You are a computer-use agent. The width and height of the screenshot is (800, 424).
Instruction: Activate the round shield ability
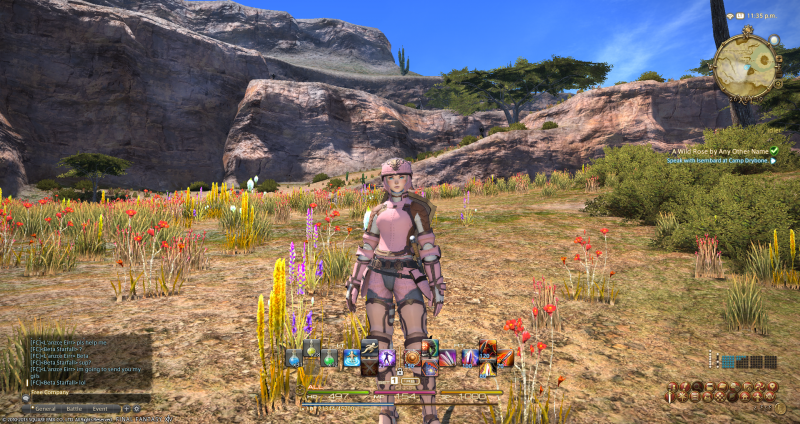point(411,358)
